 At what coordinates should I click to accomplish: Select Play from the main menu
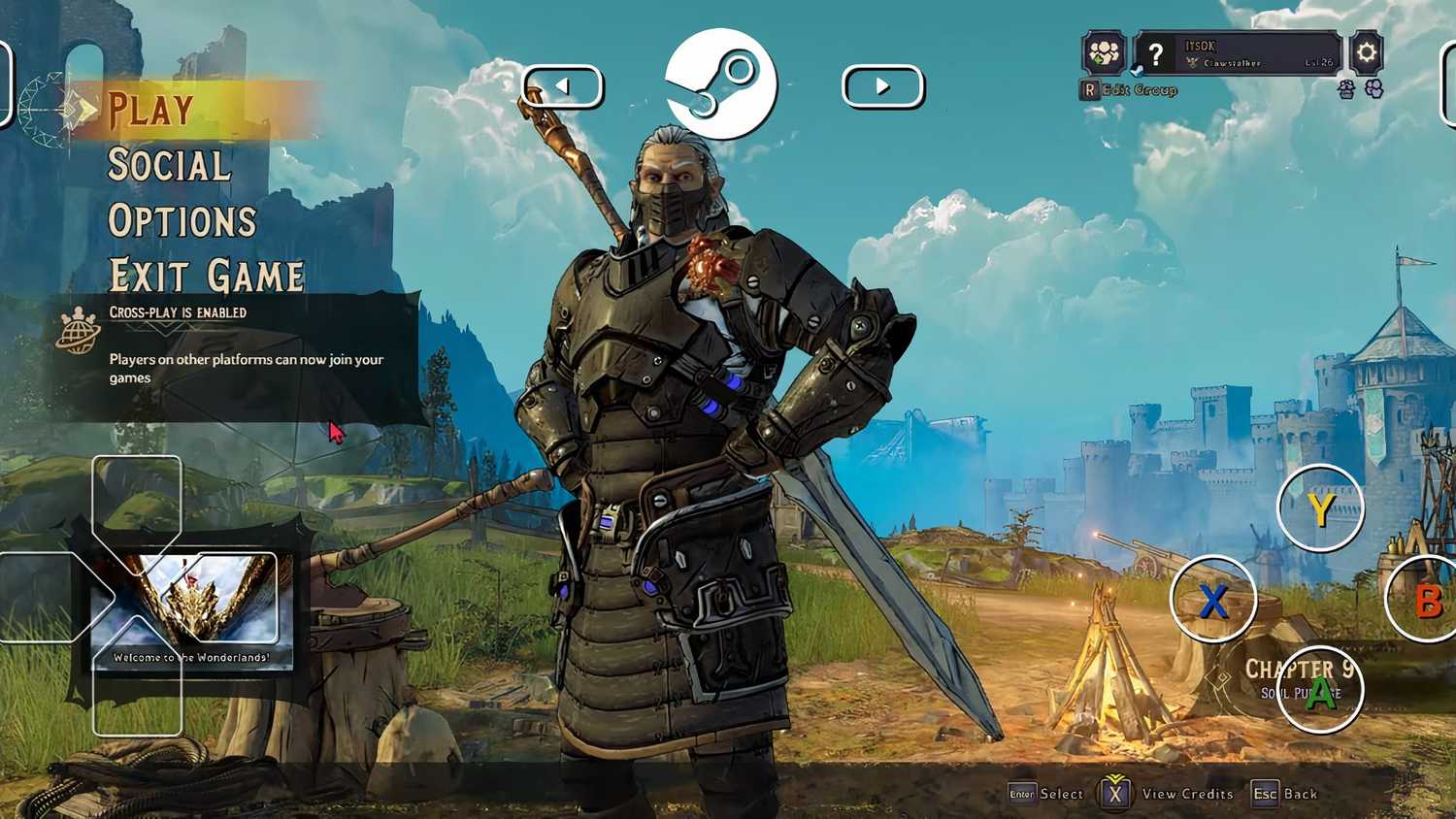click(150, 110)
